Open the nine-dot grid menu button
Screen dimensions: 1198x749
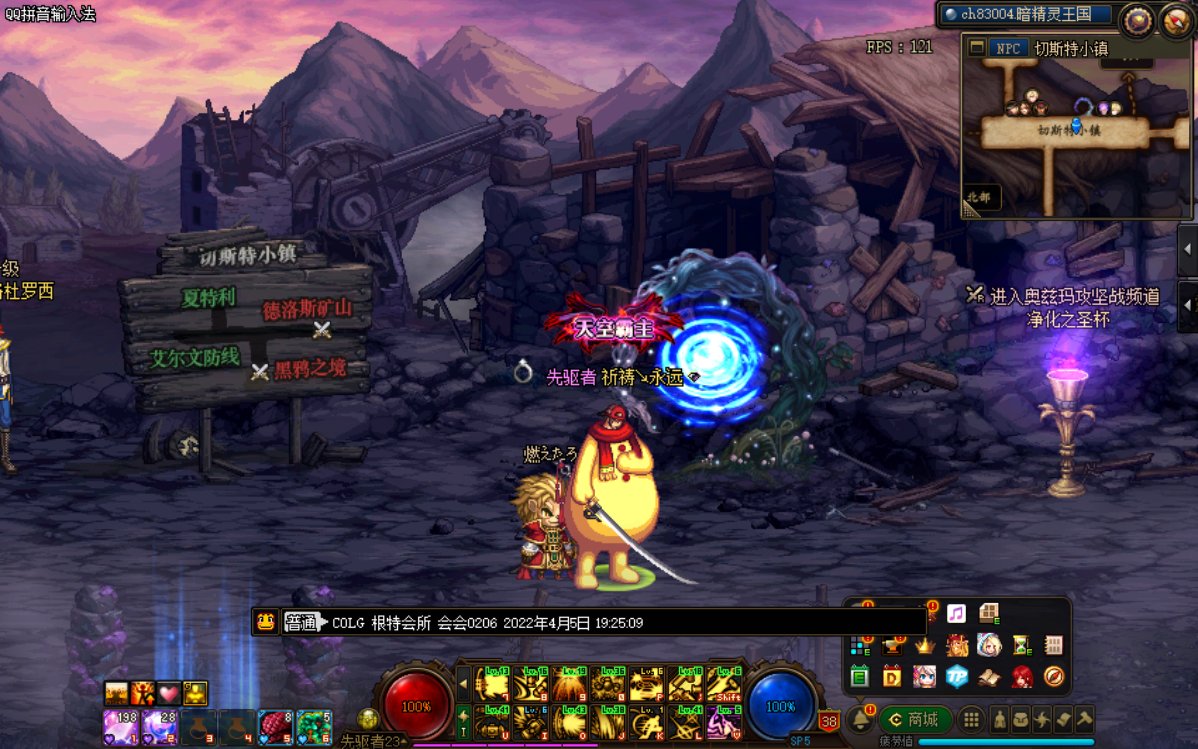tap(970, 720)
